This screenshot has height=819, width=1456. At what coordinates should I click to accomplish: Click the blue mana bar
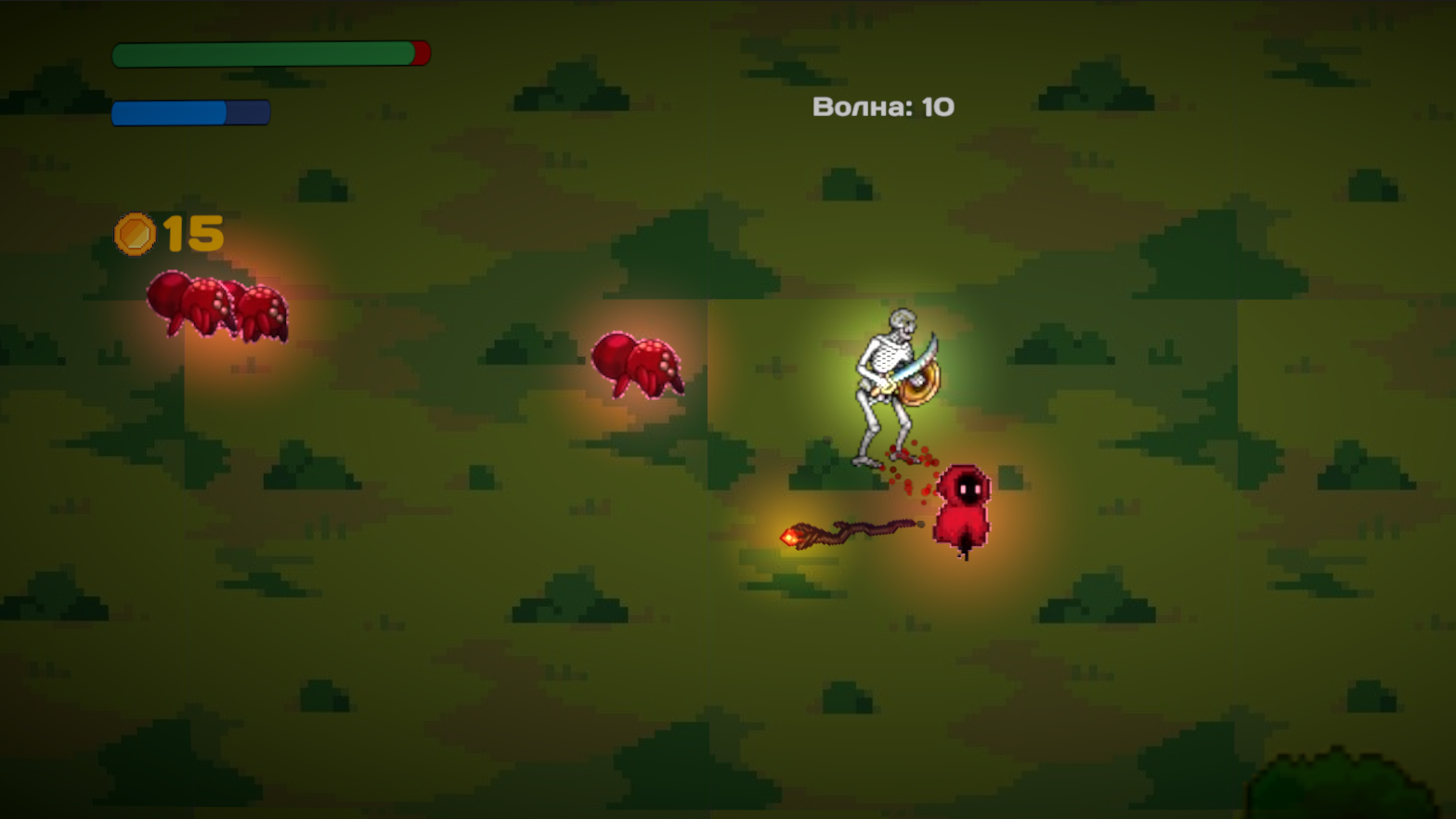167,112
